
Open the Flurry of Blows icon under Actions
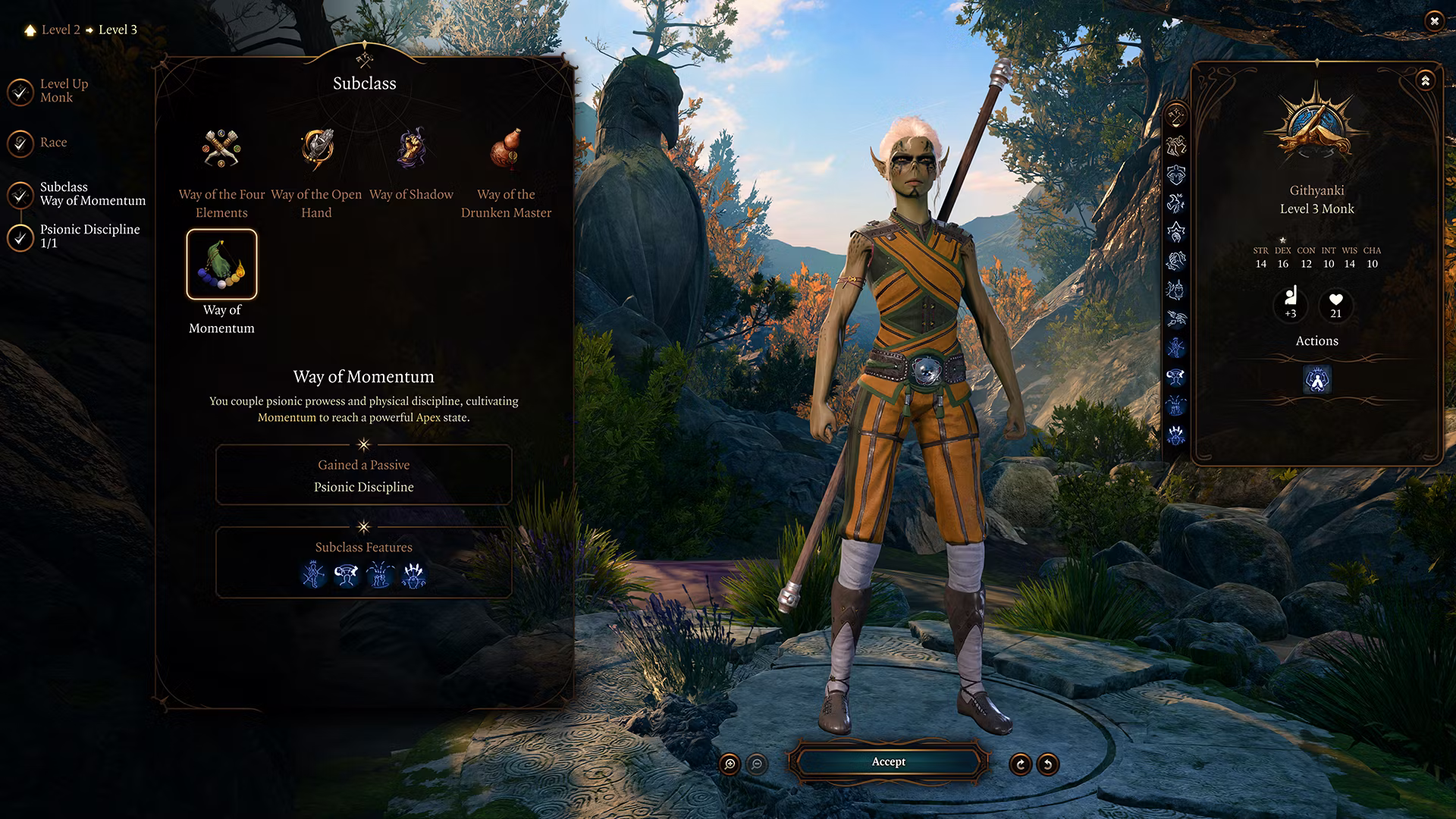coord(1317,380)
